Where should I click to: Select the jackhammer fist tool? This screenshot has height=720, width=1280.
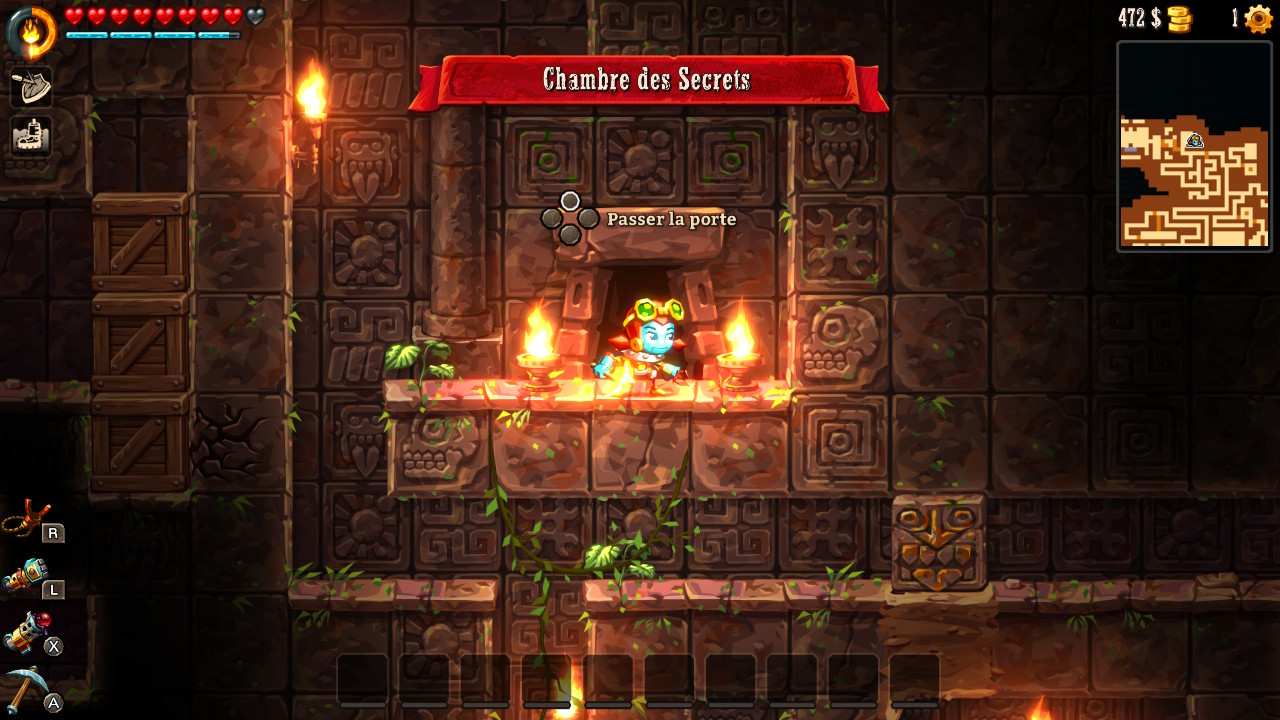27,577
